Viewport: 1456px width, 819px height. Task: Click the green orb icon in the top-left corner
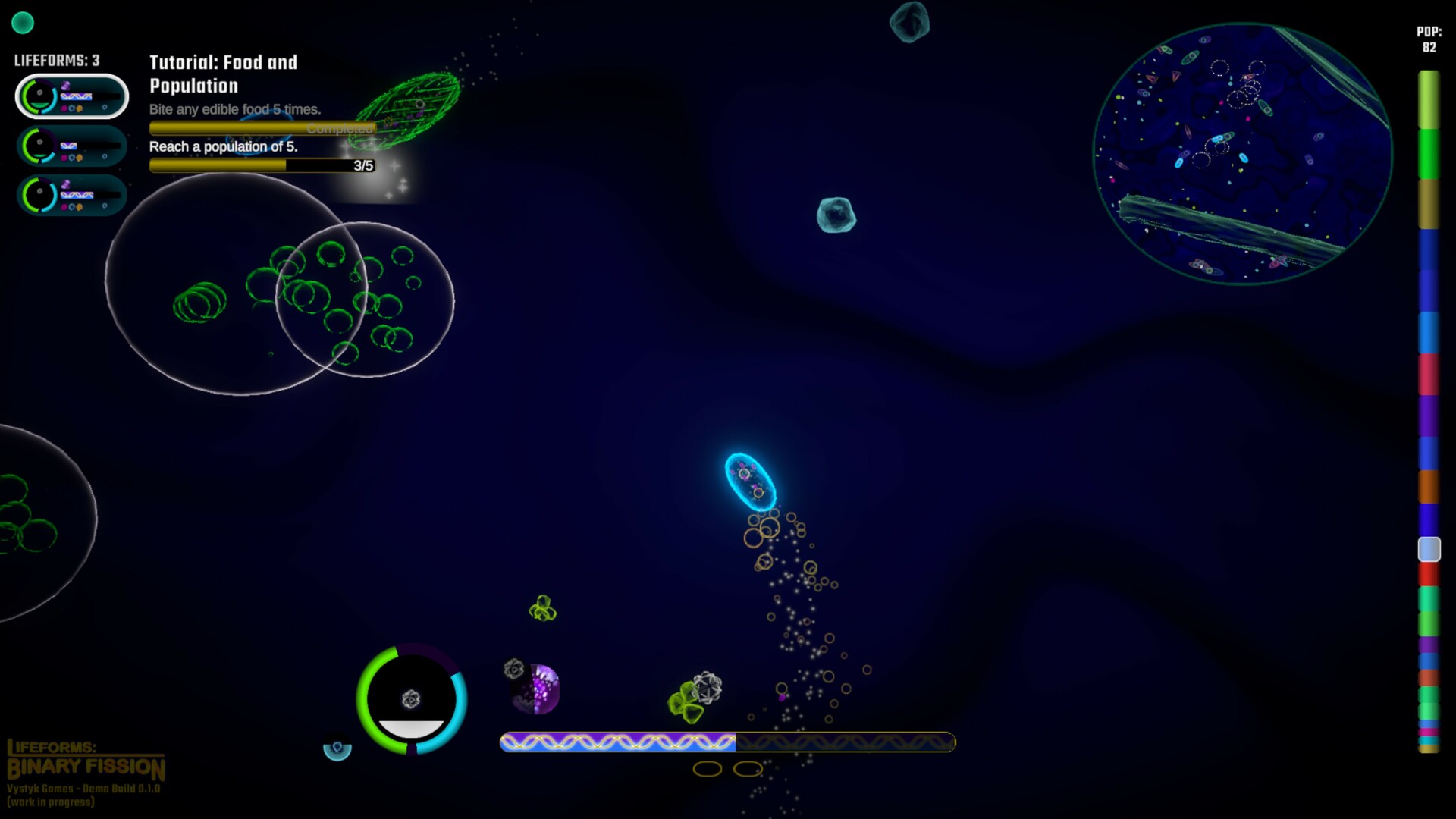(24, 24)
